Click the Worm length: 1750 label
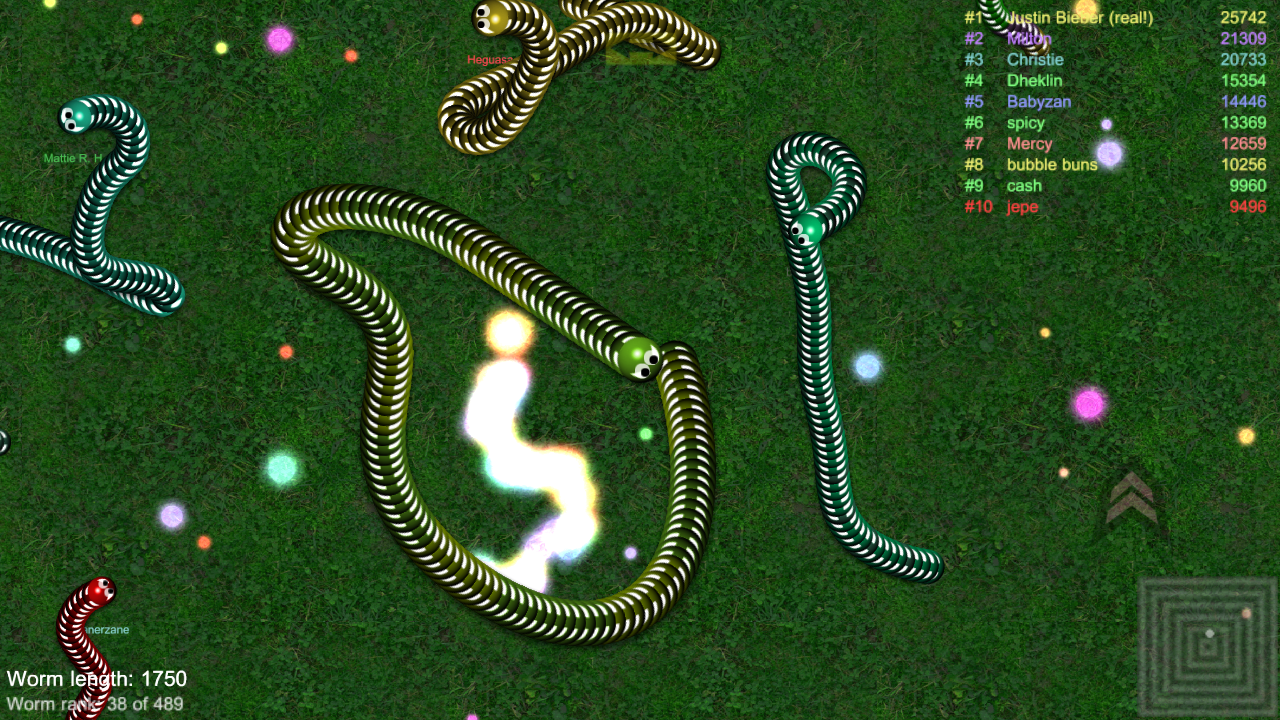This screenshot has height=720, width=1280. pos(95,678)
